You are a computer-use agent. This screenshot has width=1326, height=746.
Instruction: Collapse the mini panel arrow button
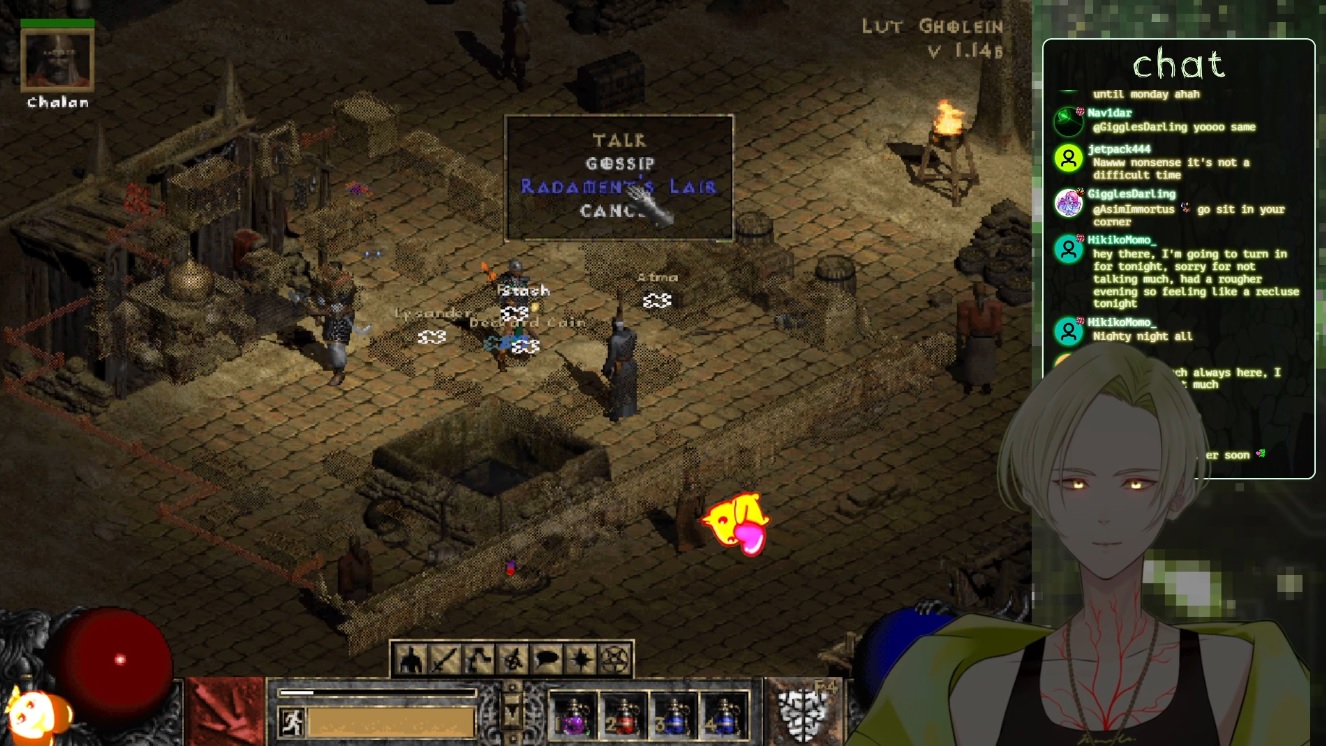pos(512,713)
